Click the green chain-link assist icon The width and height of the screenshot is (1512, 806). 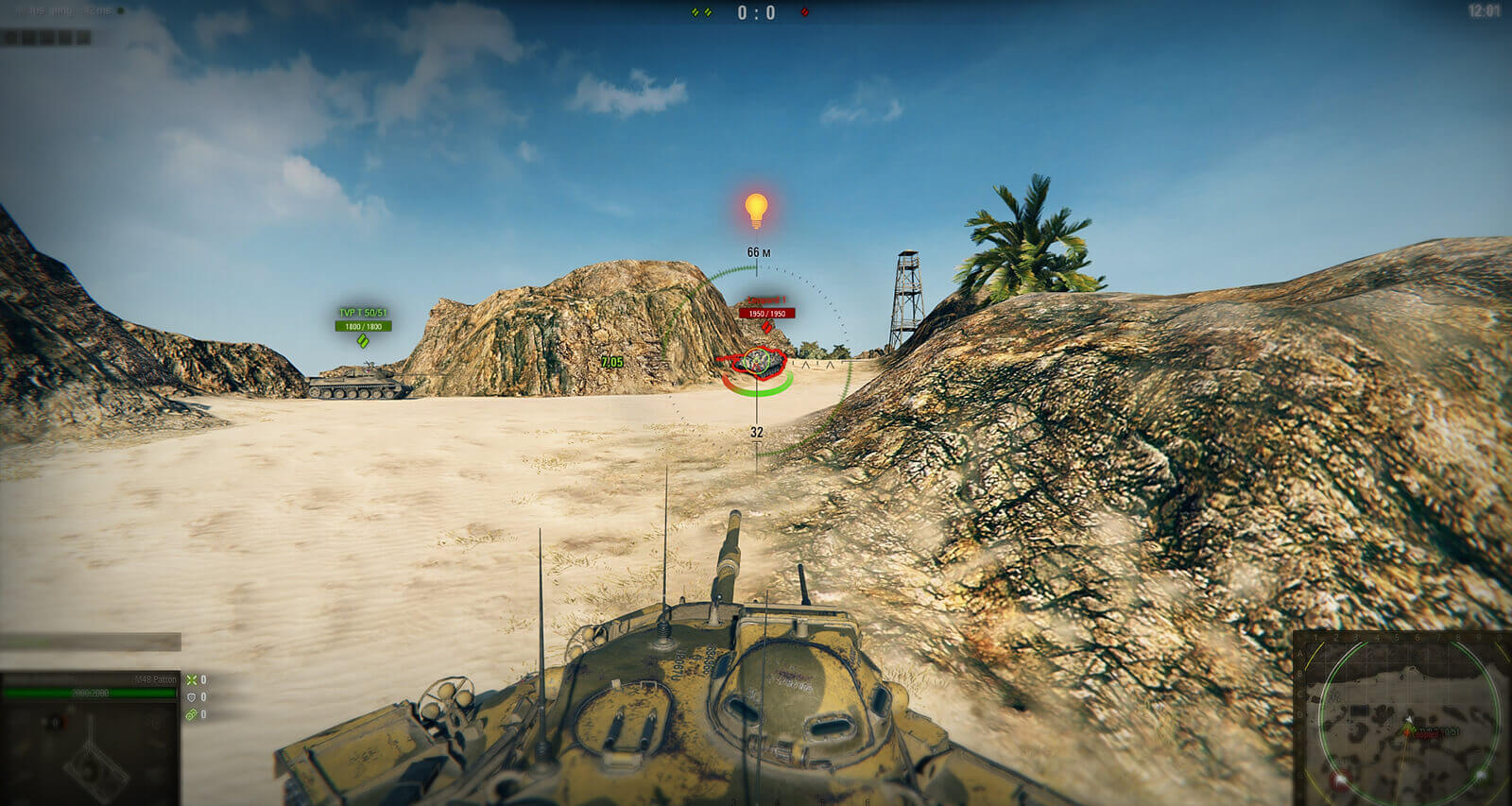pyautogui.click(x=192, y=714)
